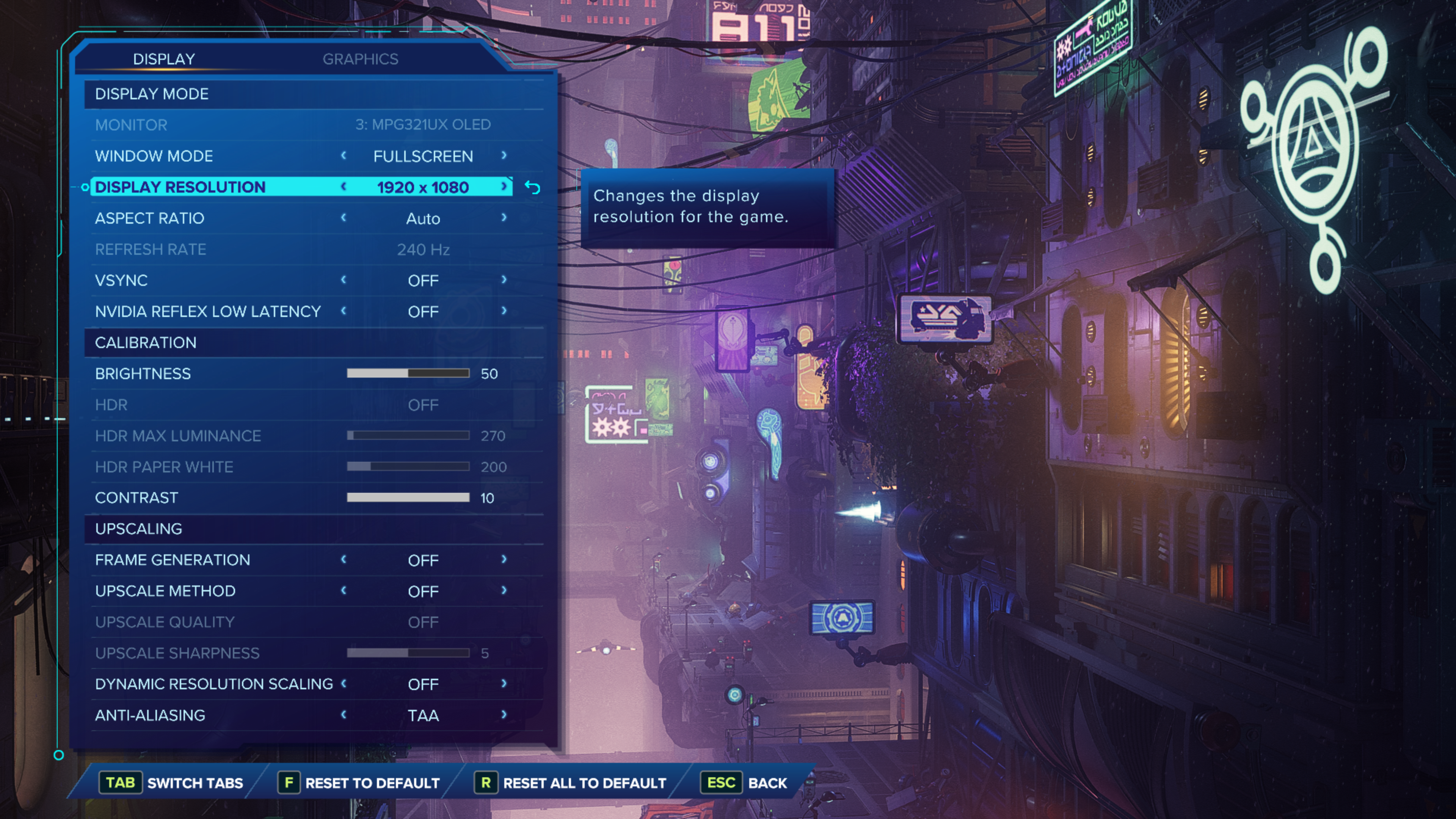
Task: Click the right arrow for Aspect Ratio
Action: pos(504,218)
